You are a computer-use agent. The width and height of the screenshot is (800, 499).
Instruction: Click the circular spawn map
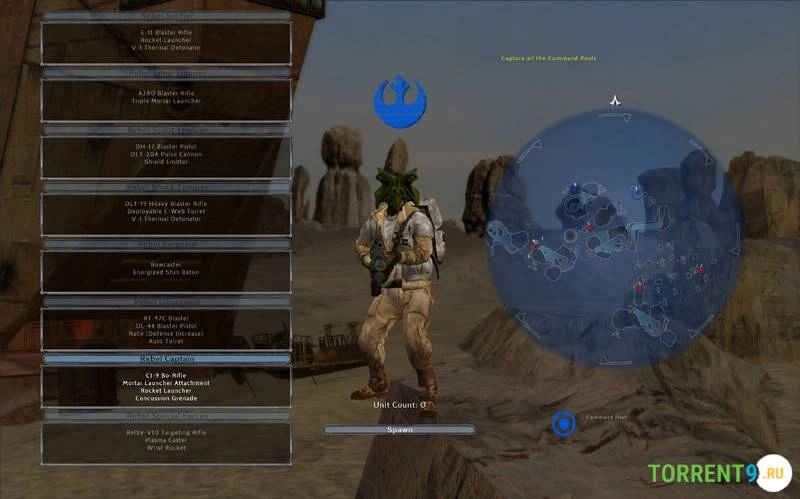614,224
